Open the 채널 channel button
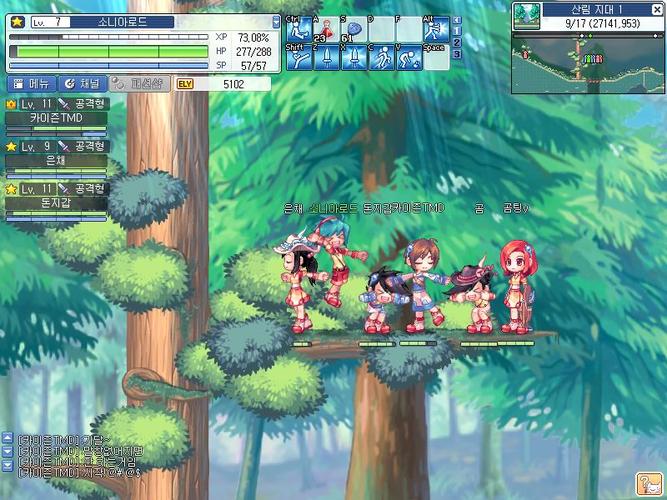 pyautogui.click(x=81, y=84)
